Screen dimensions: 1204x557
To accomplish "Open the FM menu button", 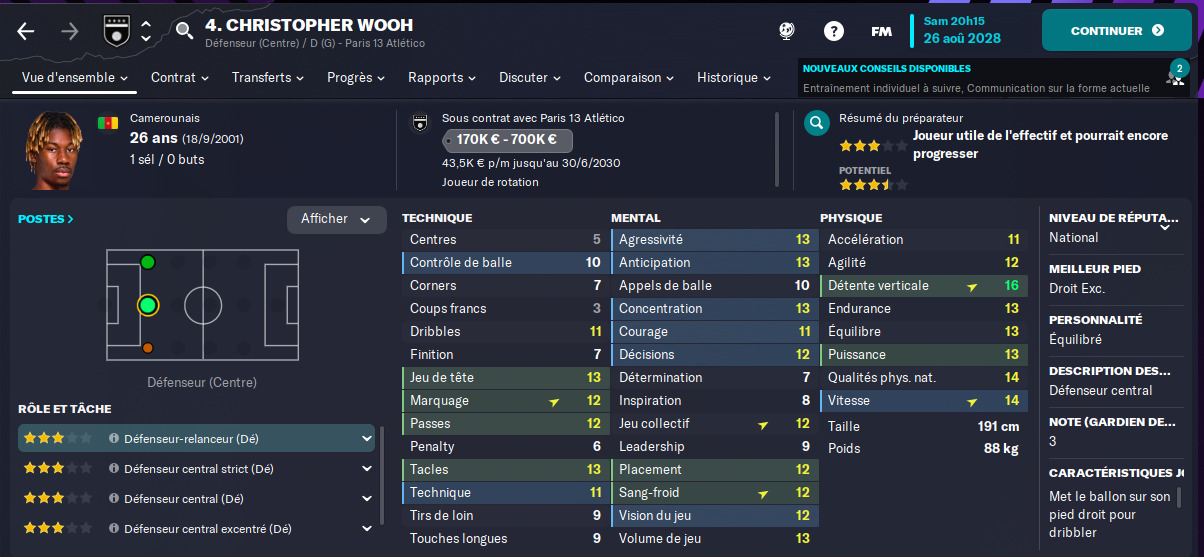I will 881,31.
